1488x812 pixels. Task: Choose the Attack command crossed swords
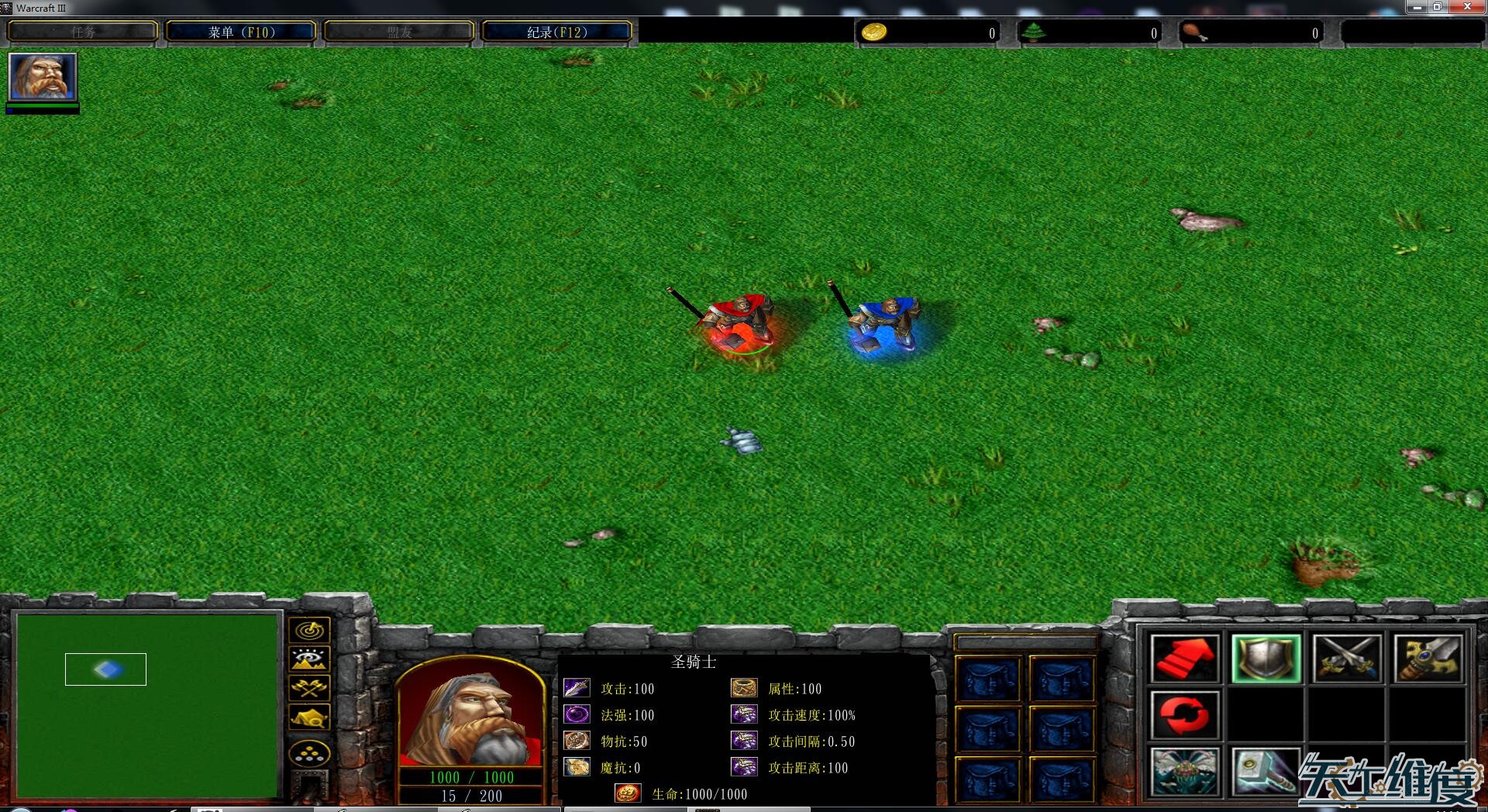click(x=1346, y=659)
